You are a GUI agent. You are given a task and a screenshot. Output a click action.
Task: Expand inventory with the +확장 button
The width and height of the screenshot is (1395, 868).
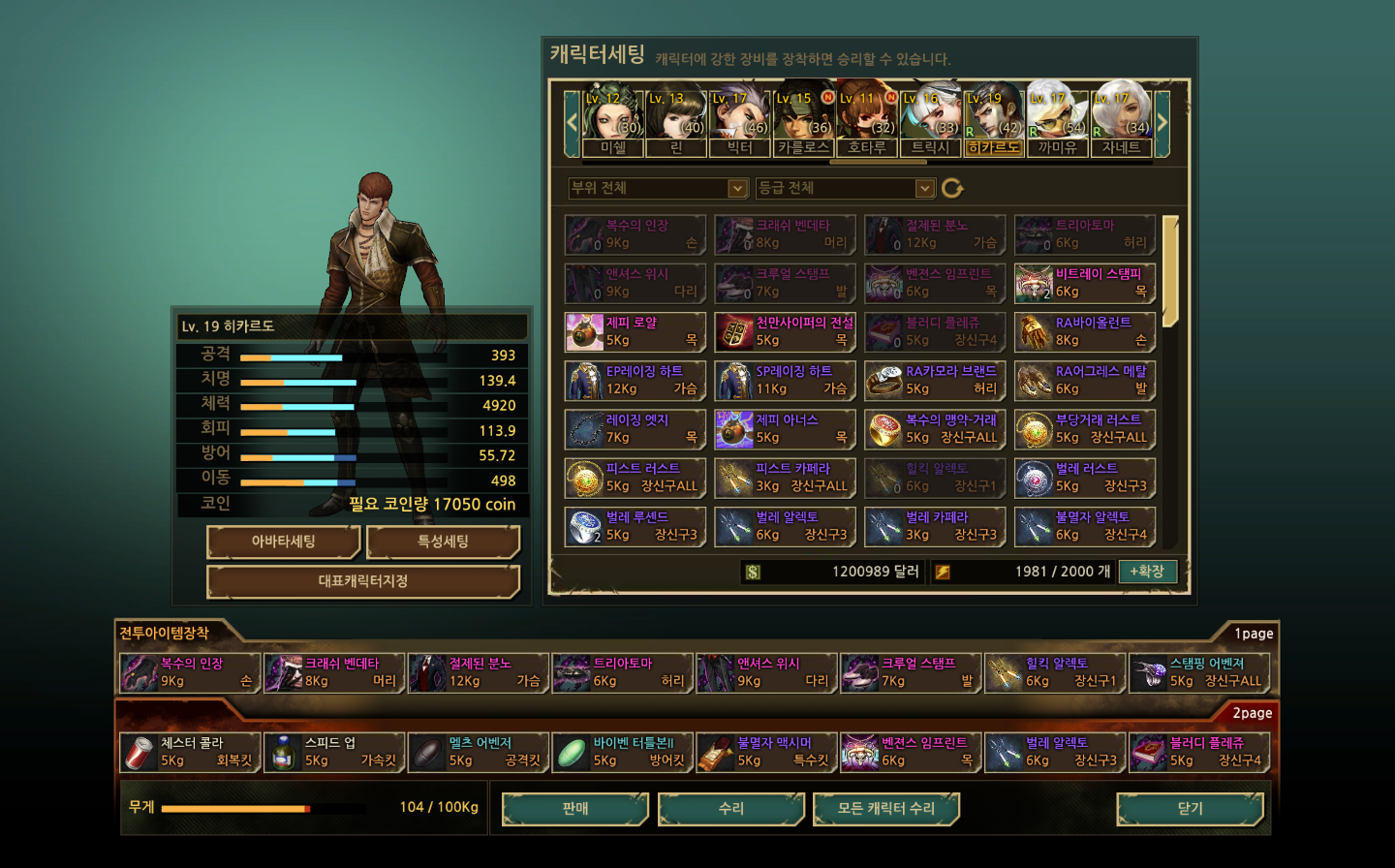1147,572
